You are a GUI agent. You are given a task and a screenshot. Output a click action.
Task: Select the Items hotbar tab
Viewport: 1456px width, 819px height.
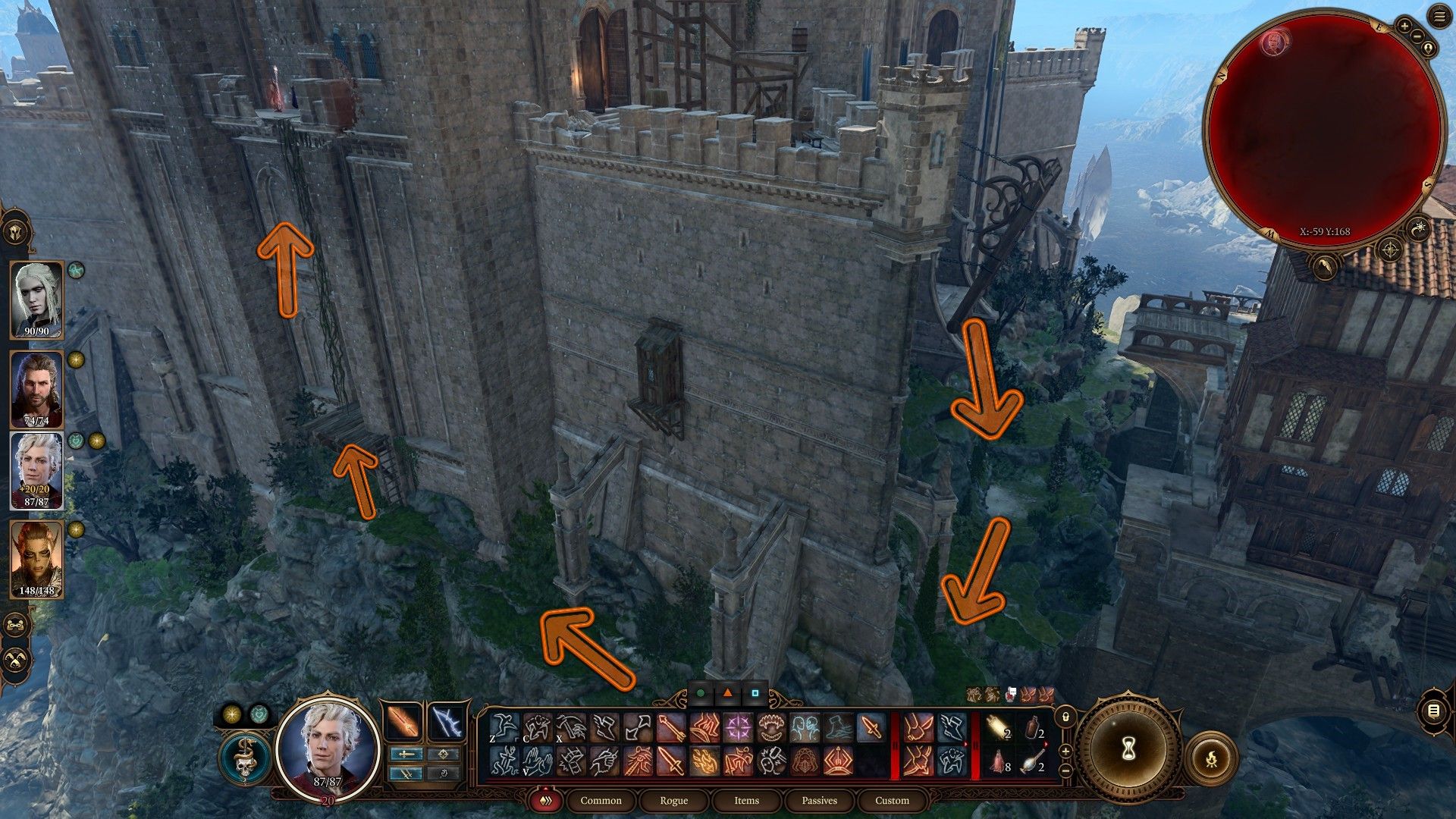coord(746,801)
